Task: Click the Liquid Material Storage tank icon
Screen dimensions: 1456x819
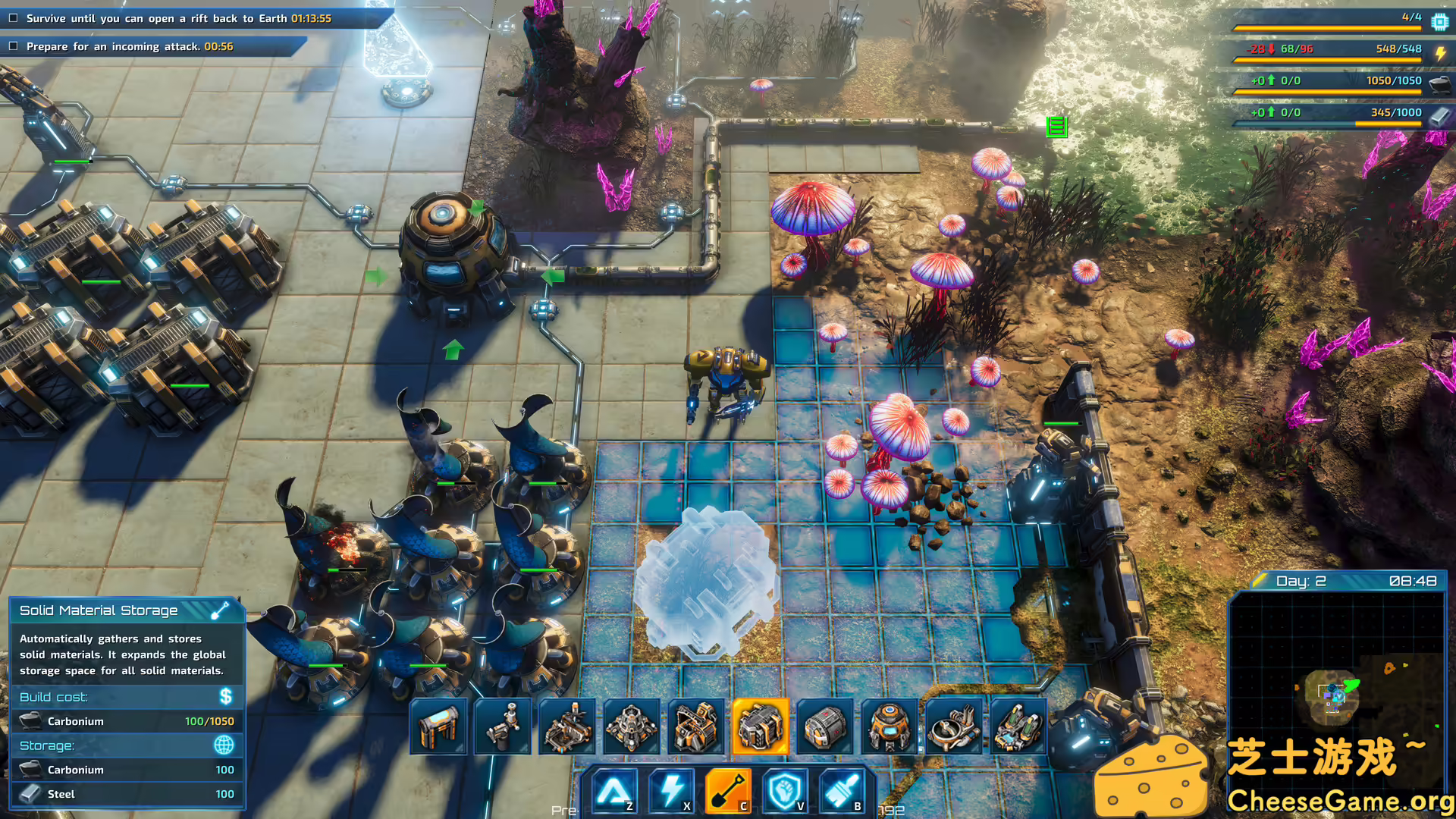Action: point(825,726)
